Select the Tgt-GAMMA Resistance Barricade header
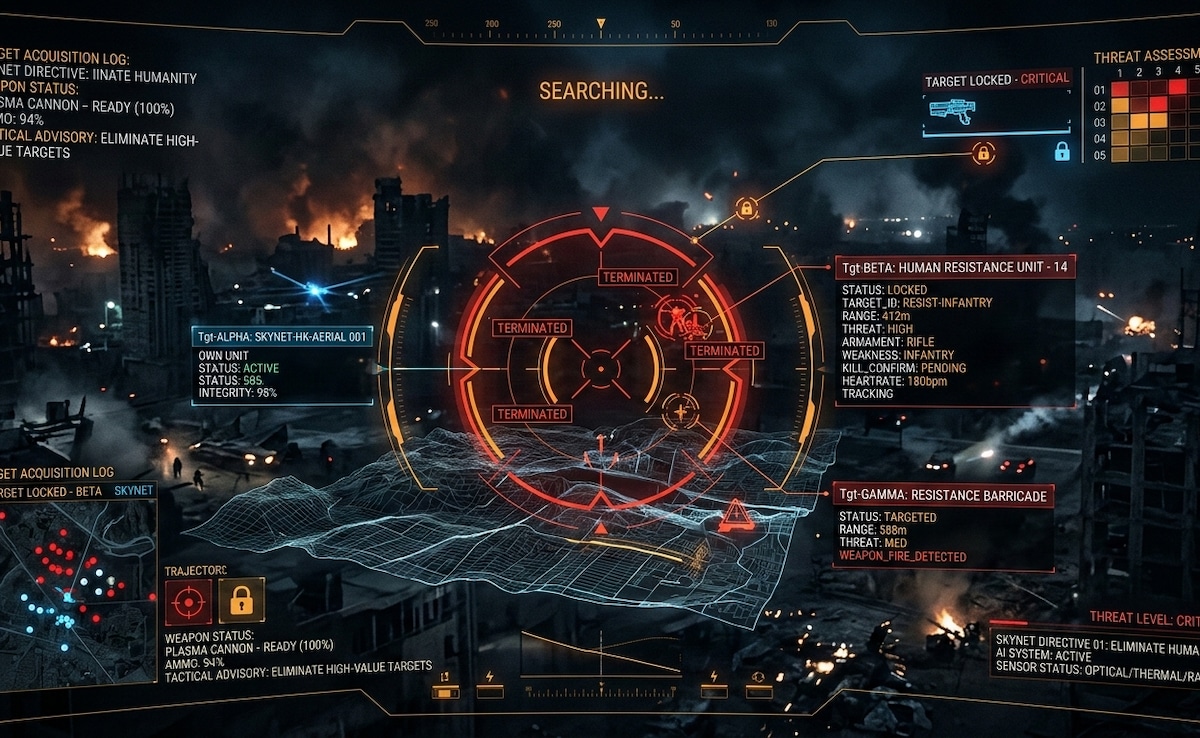1200x738 pixels. click(943, 496)
